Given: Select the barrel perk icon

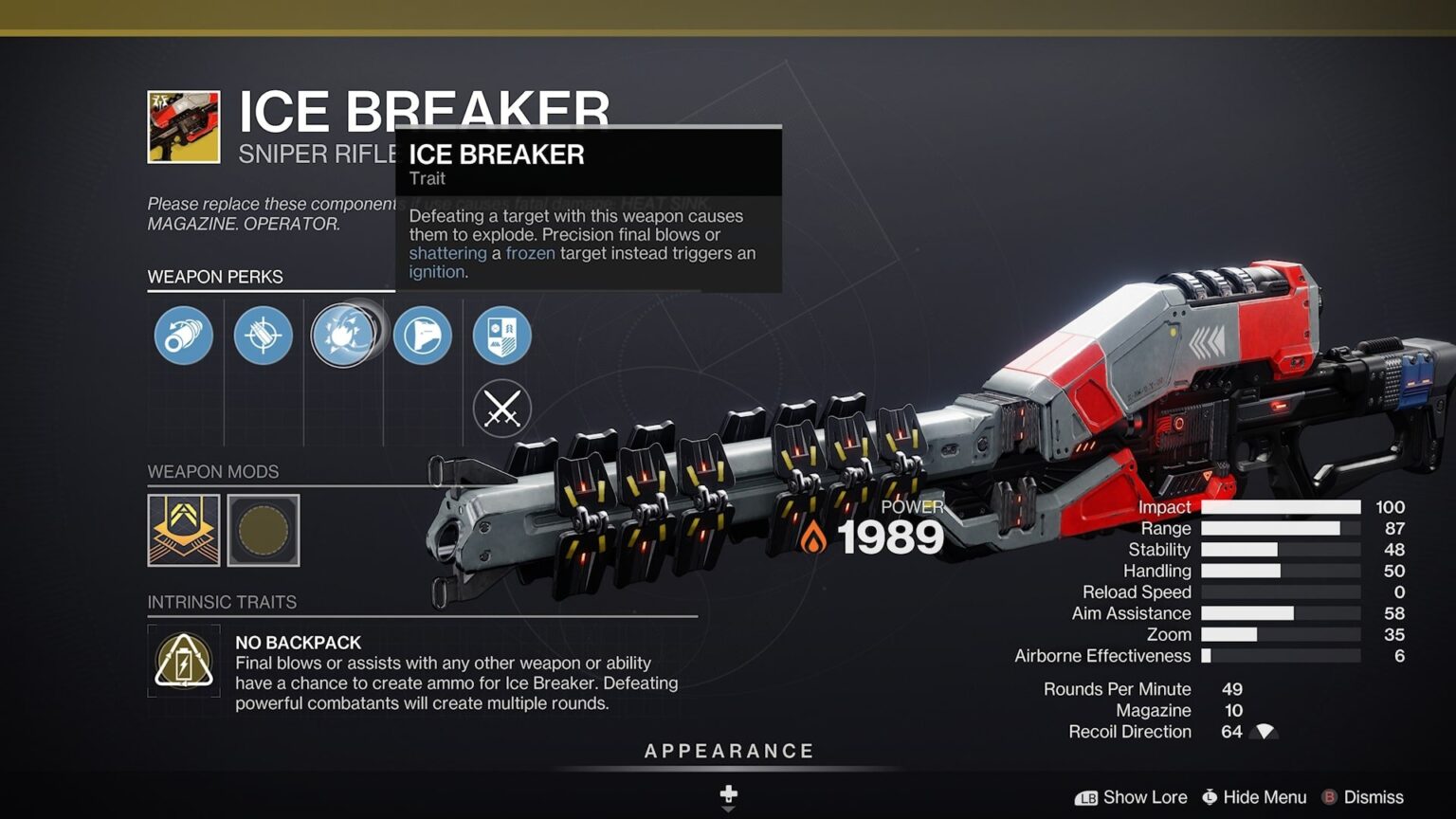Looking at the screenshot, I should [183, 337].
